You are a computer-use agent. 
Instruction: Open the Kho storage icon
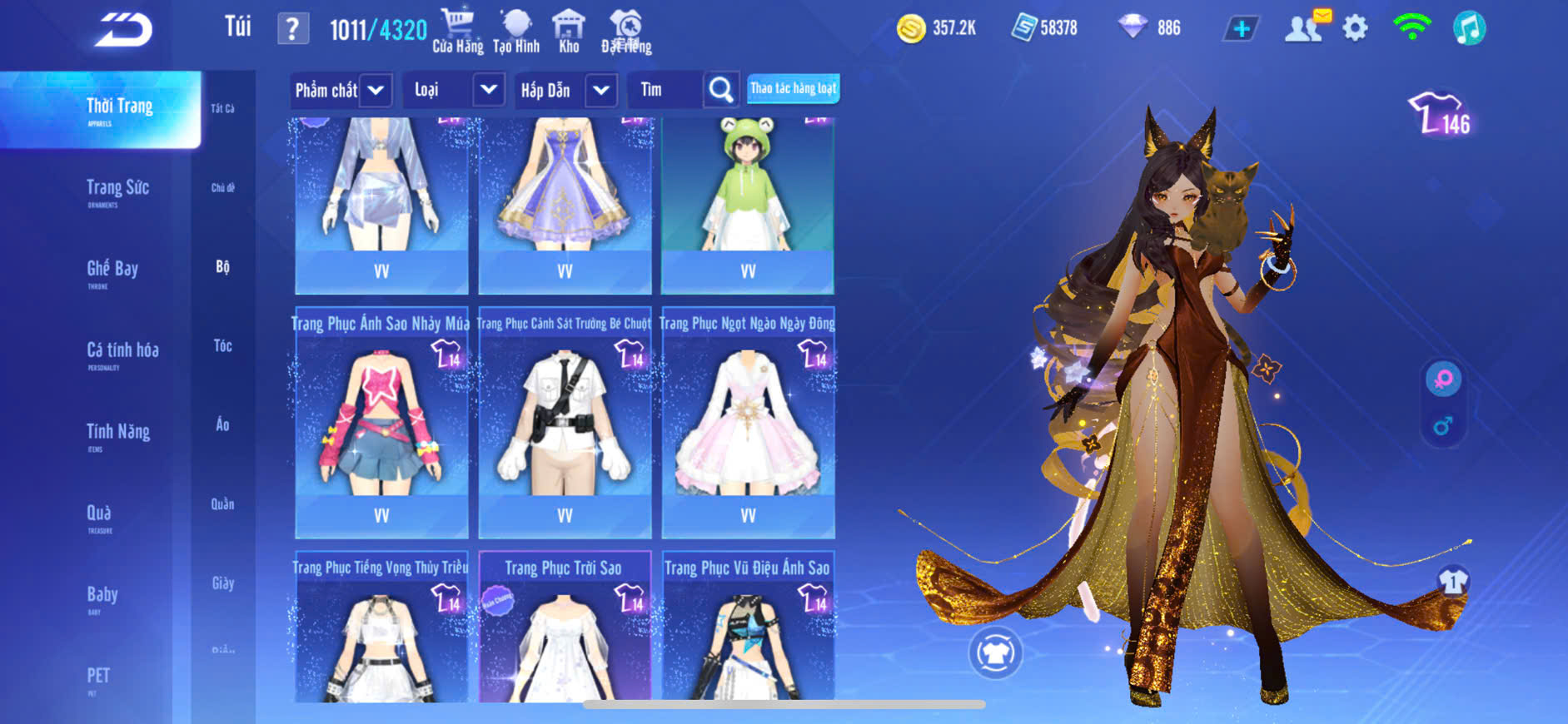tap(569, 32)
